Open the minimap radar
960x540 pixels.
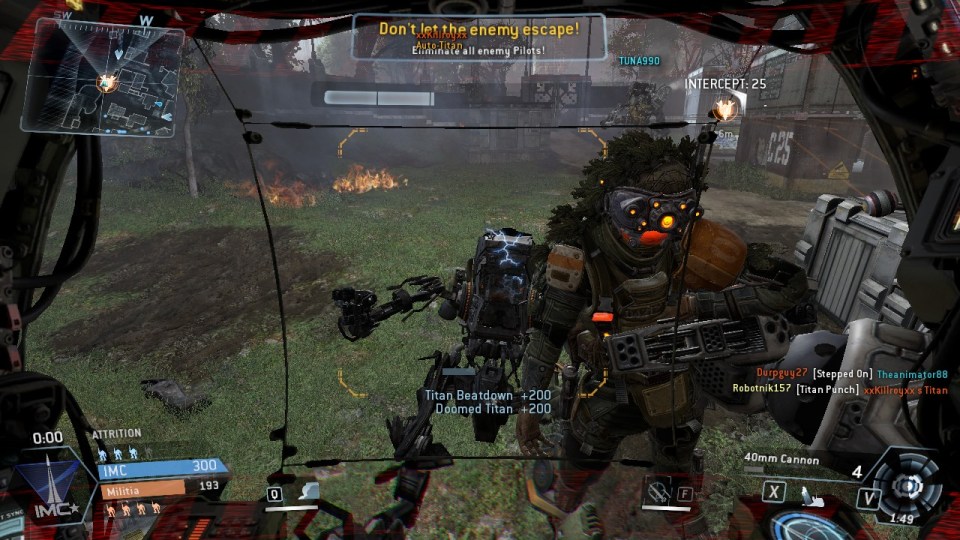[103, 77]
